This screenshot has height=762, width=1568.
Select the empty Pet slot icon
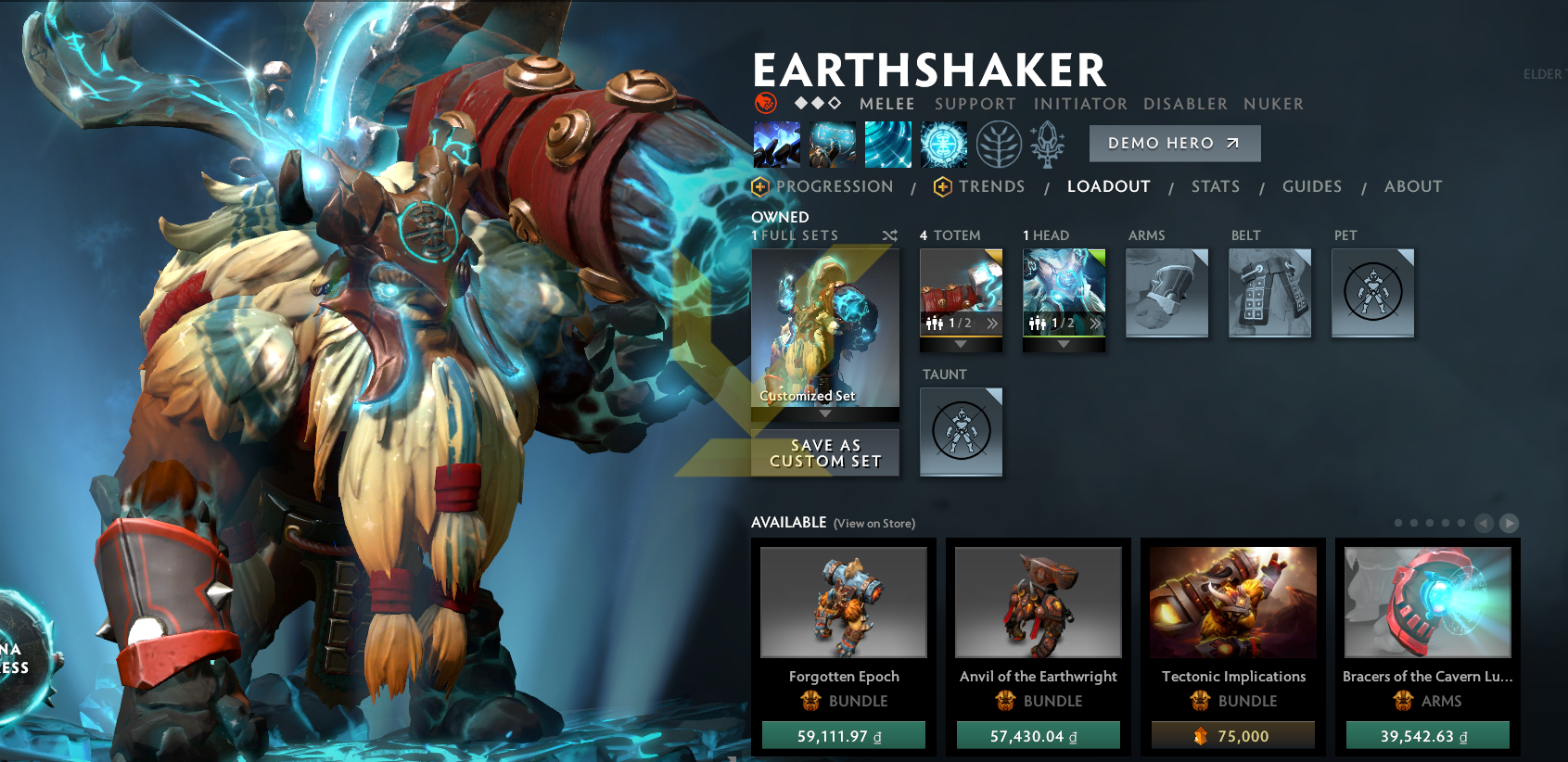[x=1372, y=292]
